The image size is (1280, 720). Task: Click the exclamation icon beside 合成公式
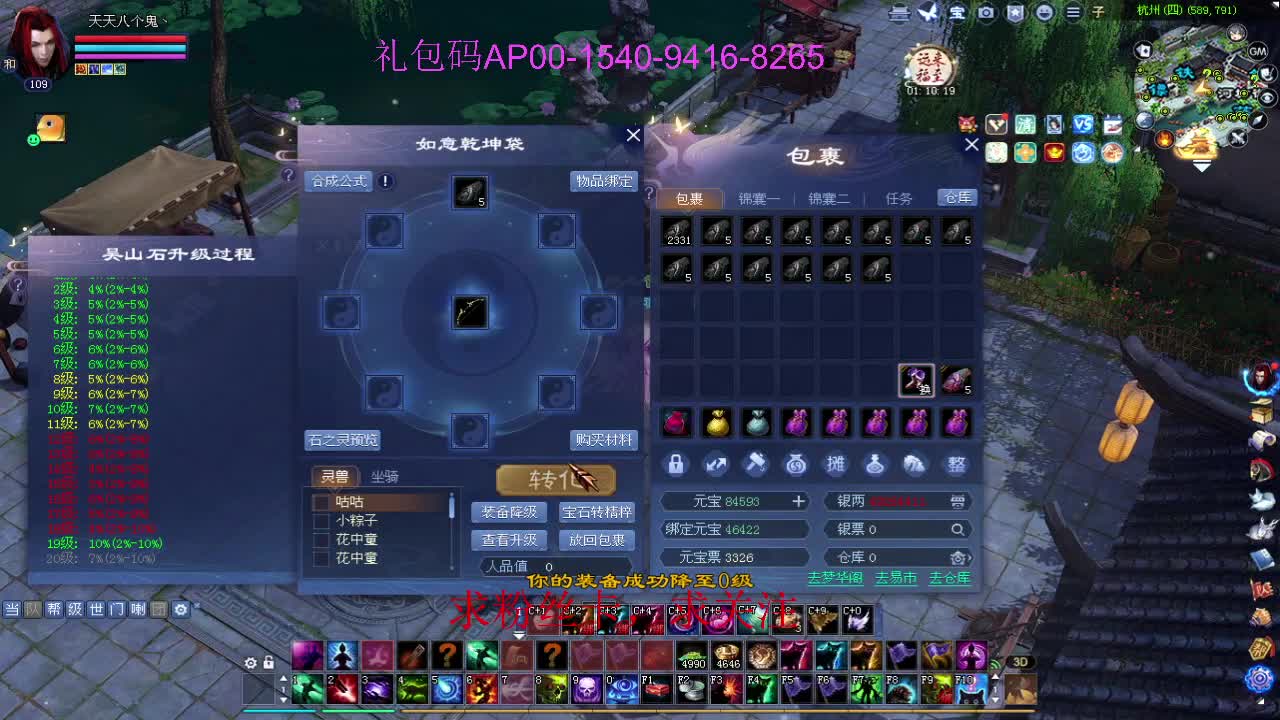click(x=383, y=182)
